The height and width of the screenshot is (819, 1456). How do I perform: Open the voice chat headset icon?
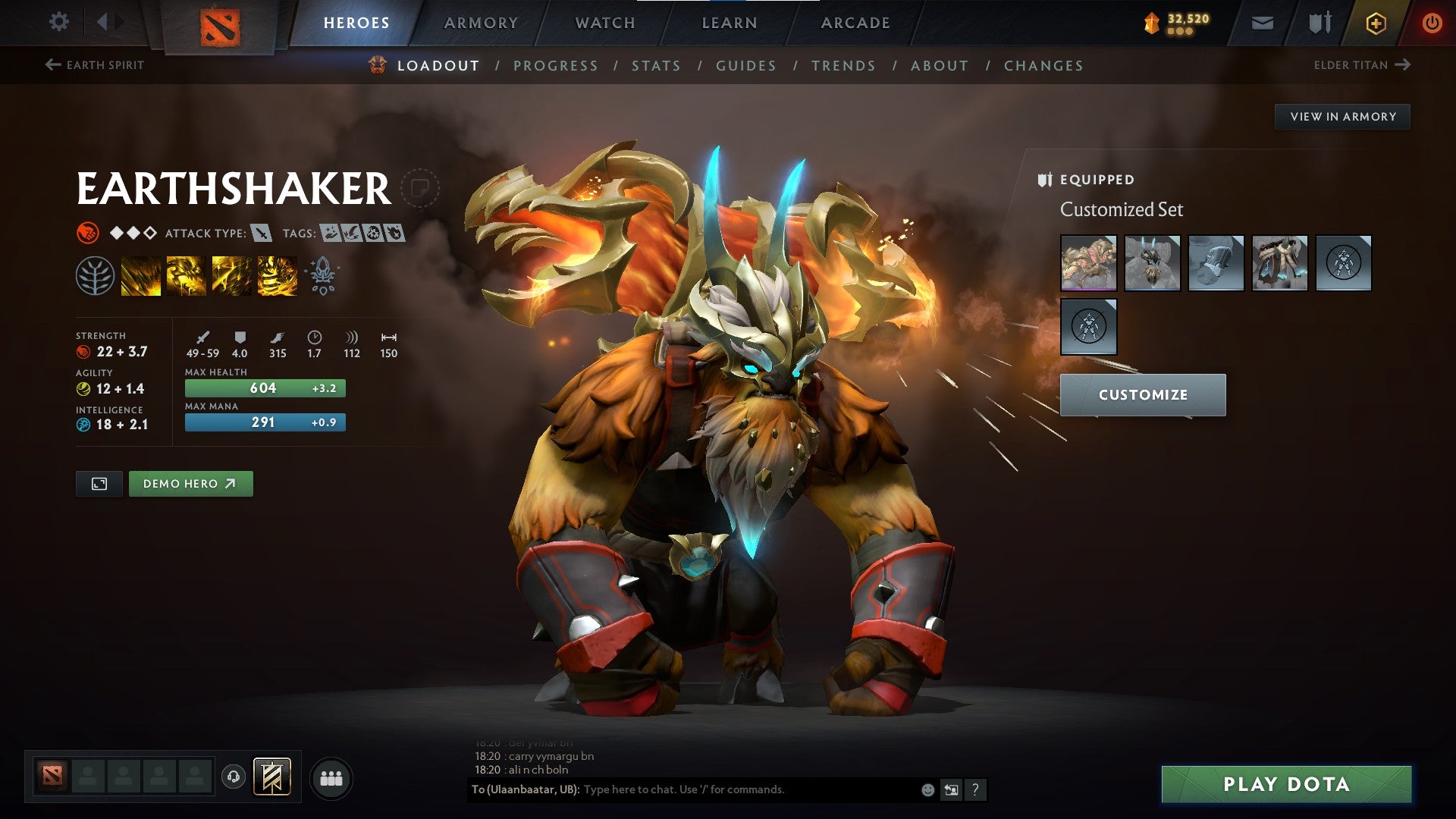point(234,777)
